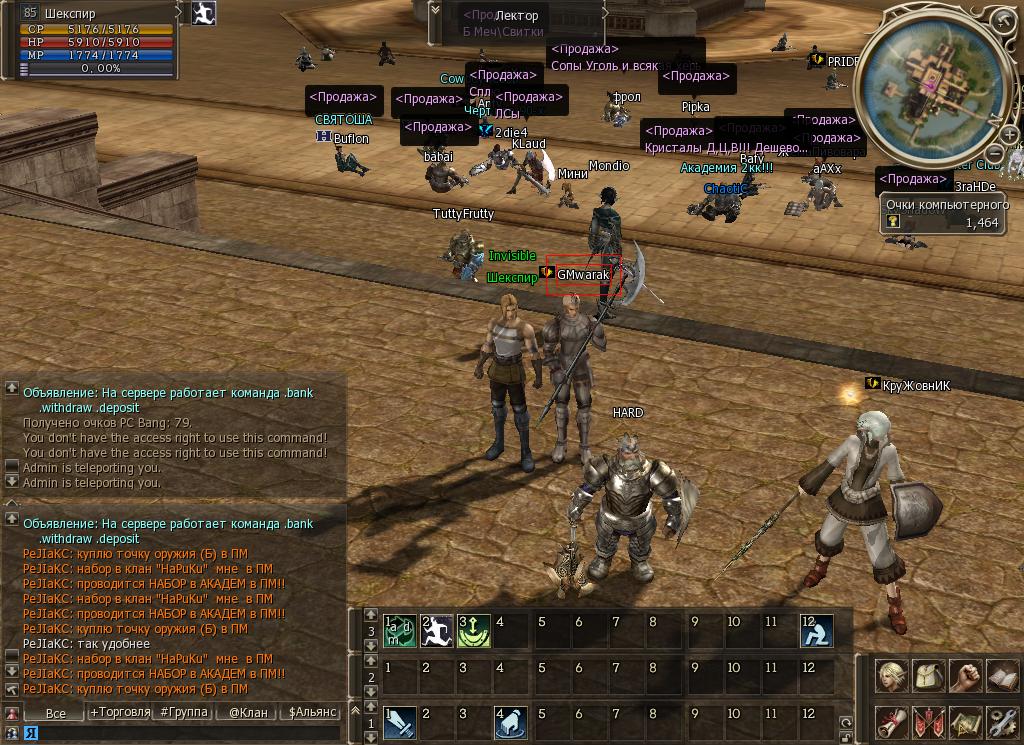
Task: Use the running figure skill in slot 2
Action: pos(437,631)
